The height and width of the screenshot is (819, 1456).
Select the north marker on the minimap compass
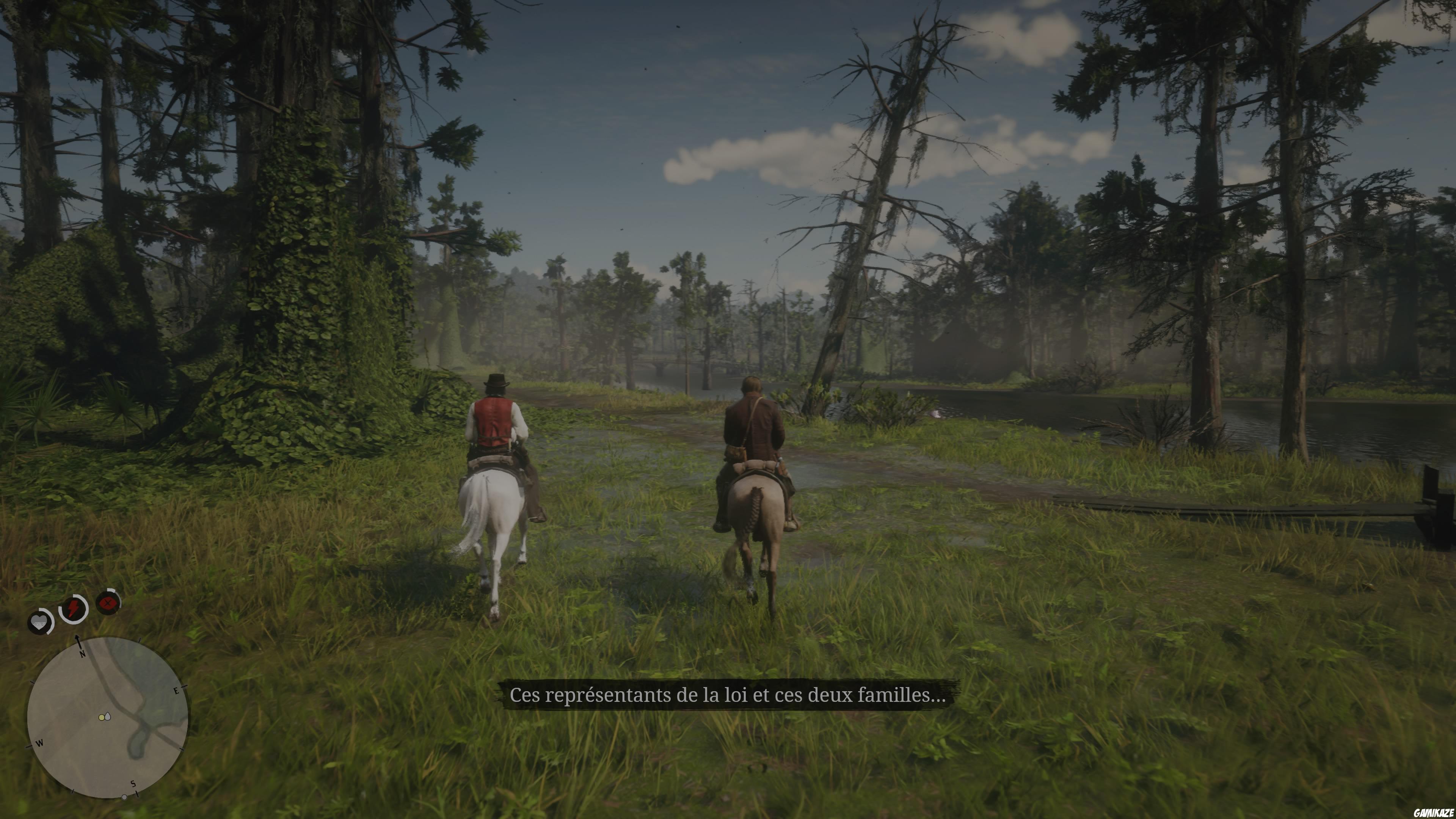click(83, 653)
